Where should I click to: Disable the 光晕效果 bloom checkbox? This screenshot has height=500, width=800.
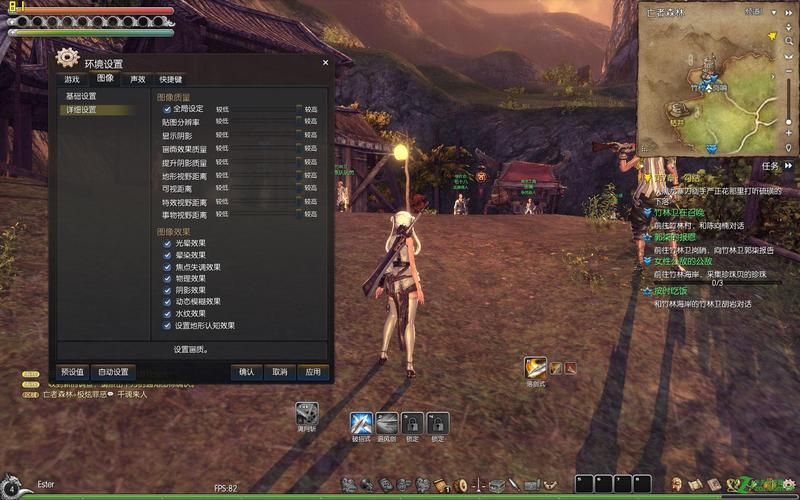167,243
